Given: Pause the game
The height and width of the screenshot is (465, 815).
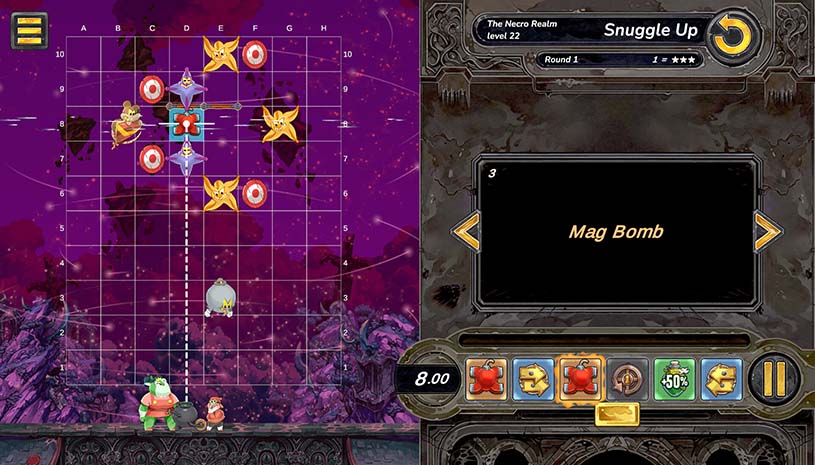Looking at the screenshot, I should 774,378.
